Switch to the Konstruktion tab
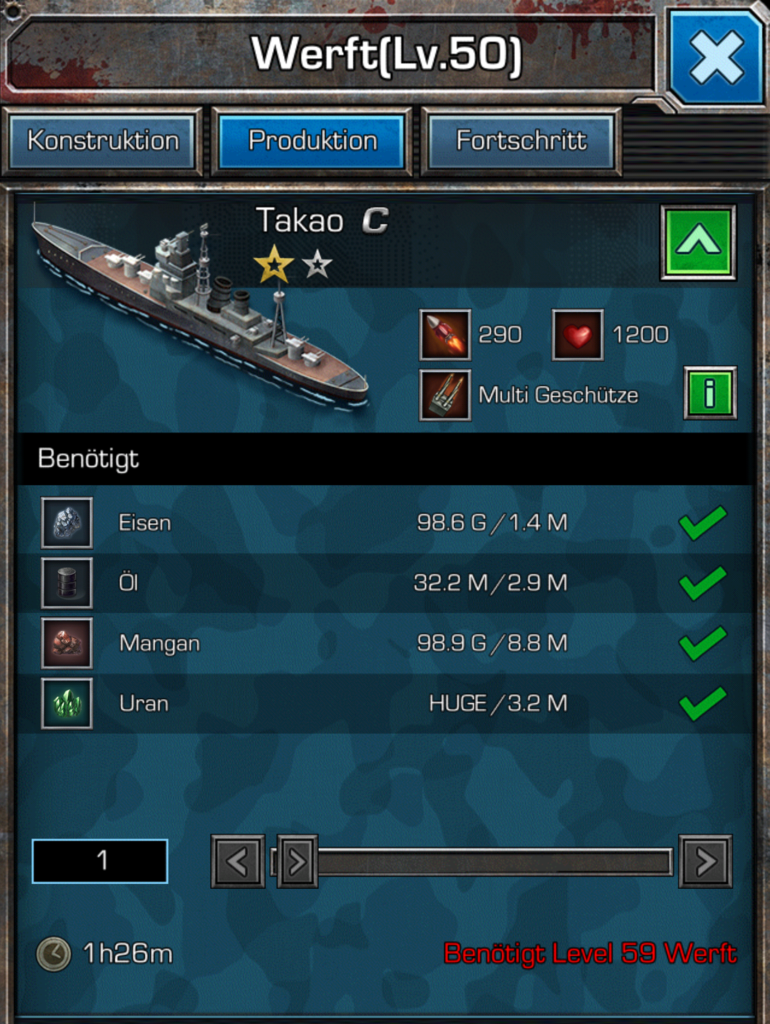 [x=103, y=141]
